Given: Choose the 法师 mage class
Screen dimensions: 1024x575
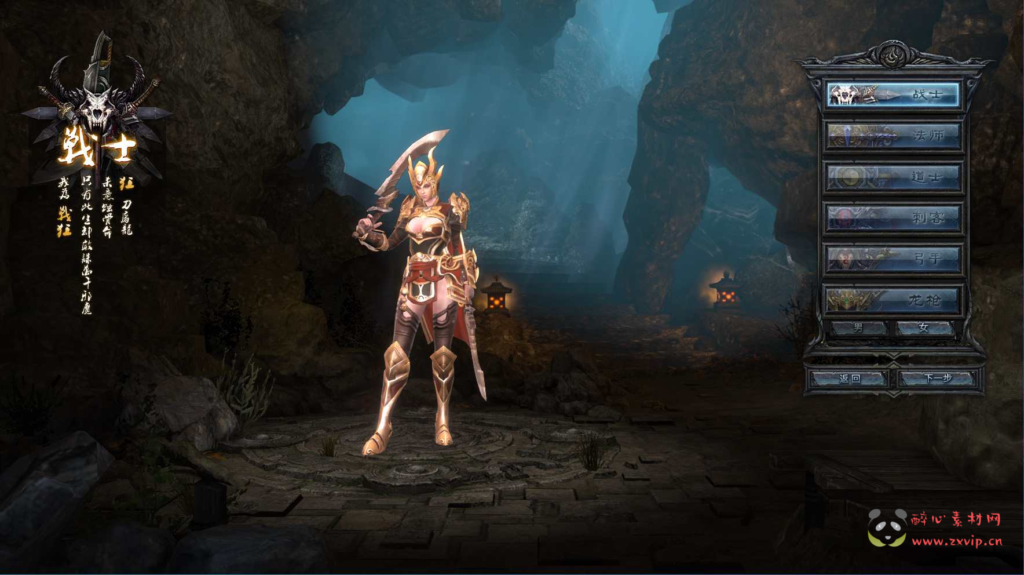Looking at the screenshot, I should (893, 135).
